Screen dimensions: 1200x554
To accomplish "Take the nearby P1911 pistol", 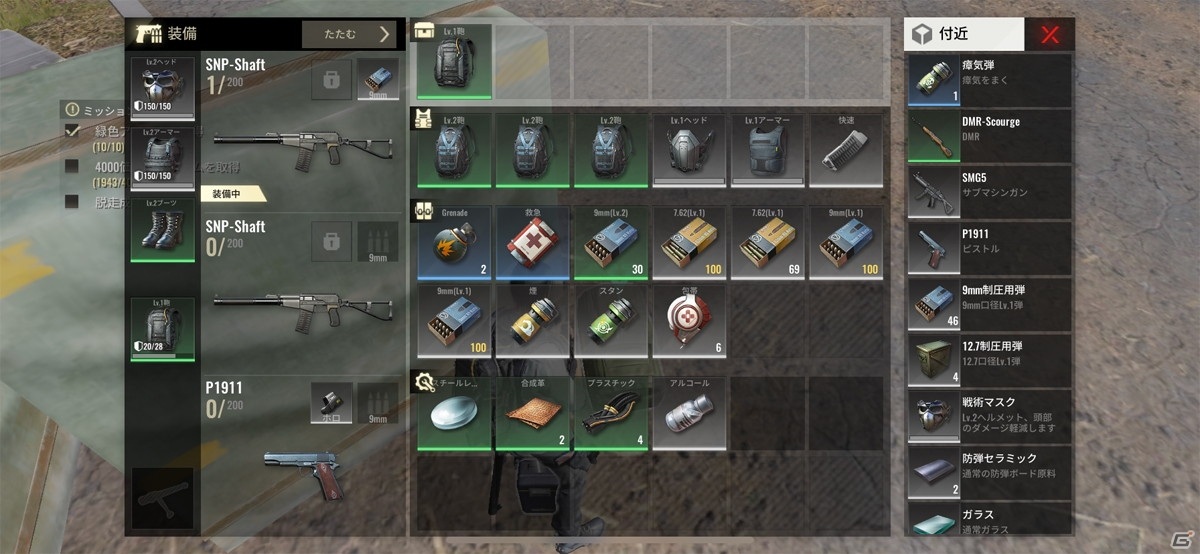I will point(988,249).
